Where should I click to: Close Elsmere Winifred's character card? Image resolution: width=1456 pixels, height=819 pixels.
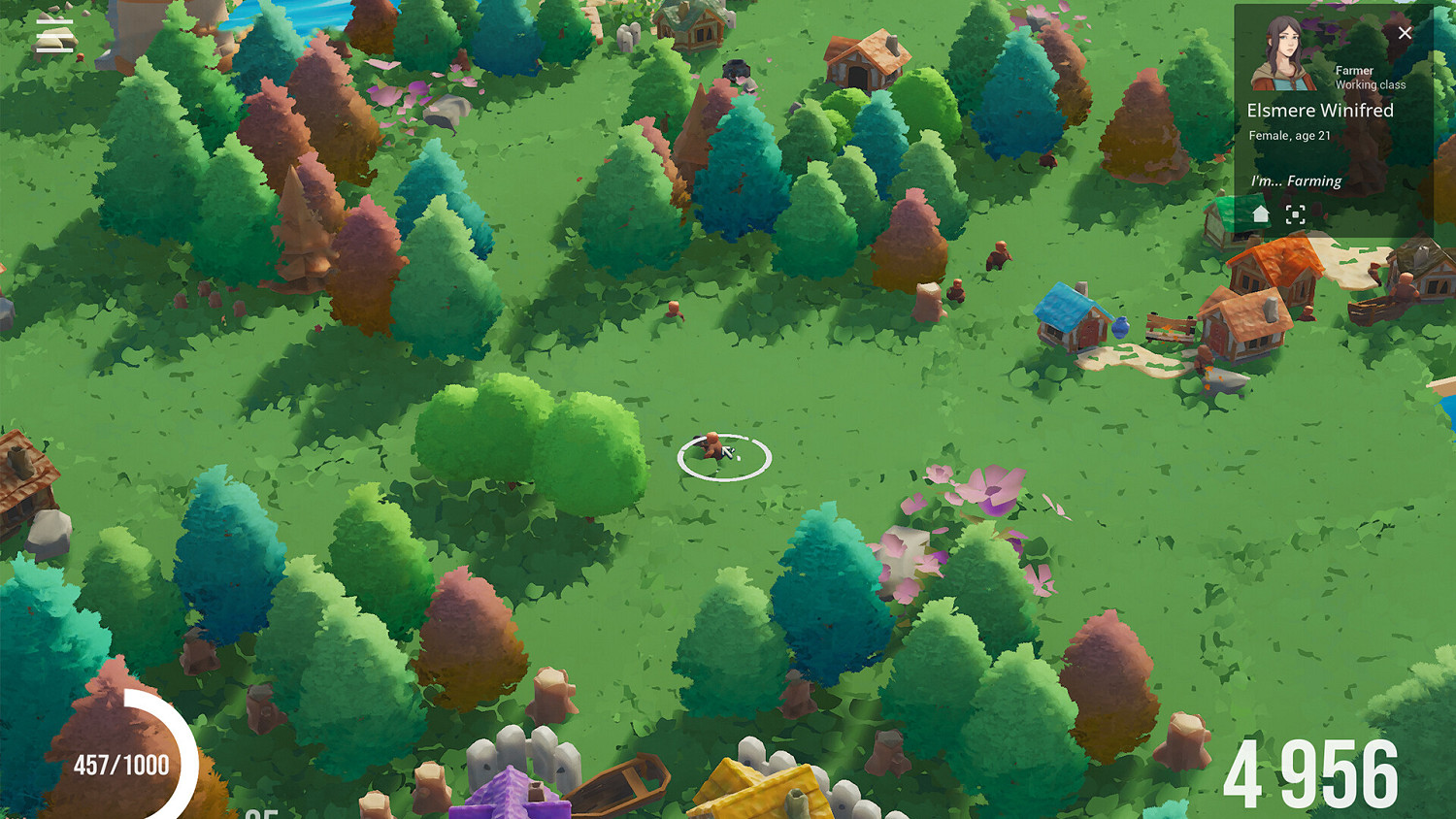pyautogui.click(x=1405, y=32)
